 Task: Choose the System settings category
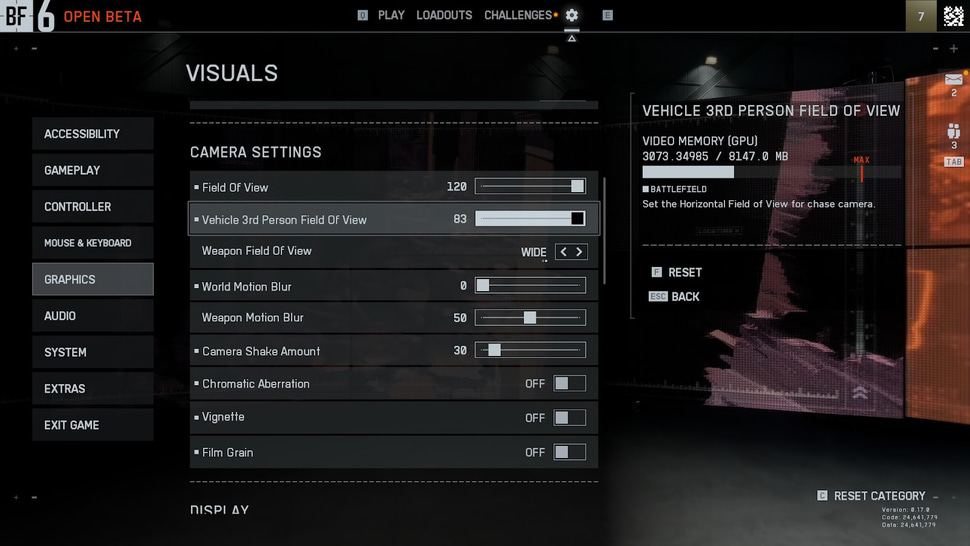[x=92, y=352]
